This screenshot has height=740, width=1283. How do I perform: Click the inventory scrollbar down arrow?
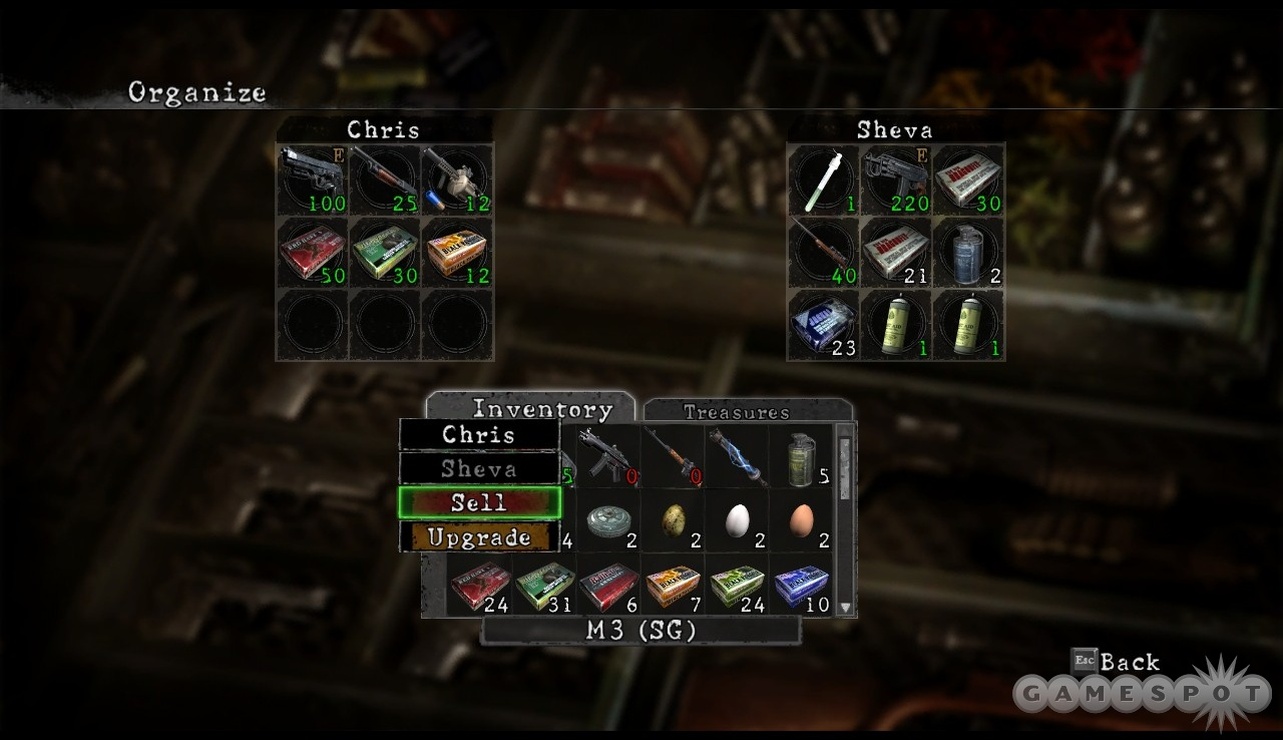846,606
